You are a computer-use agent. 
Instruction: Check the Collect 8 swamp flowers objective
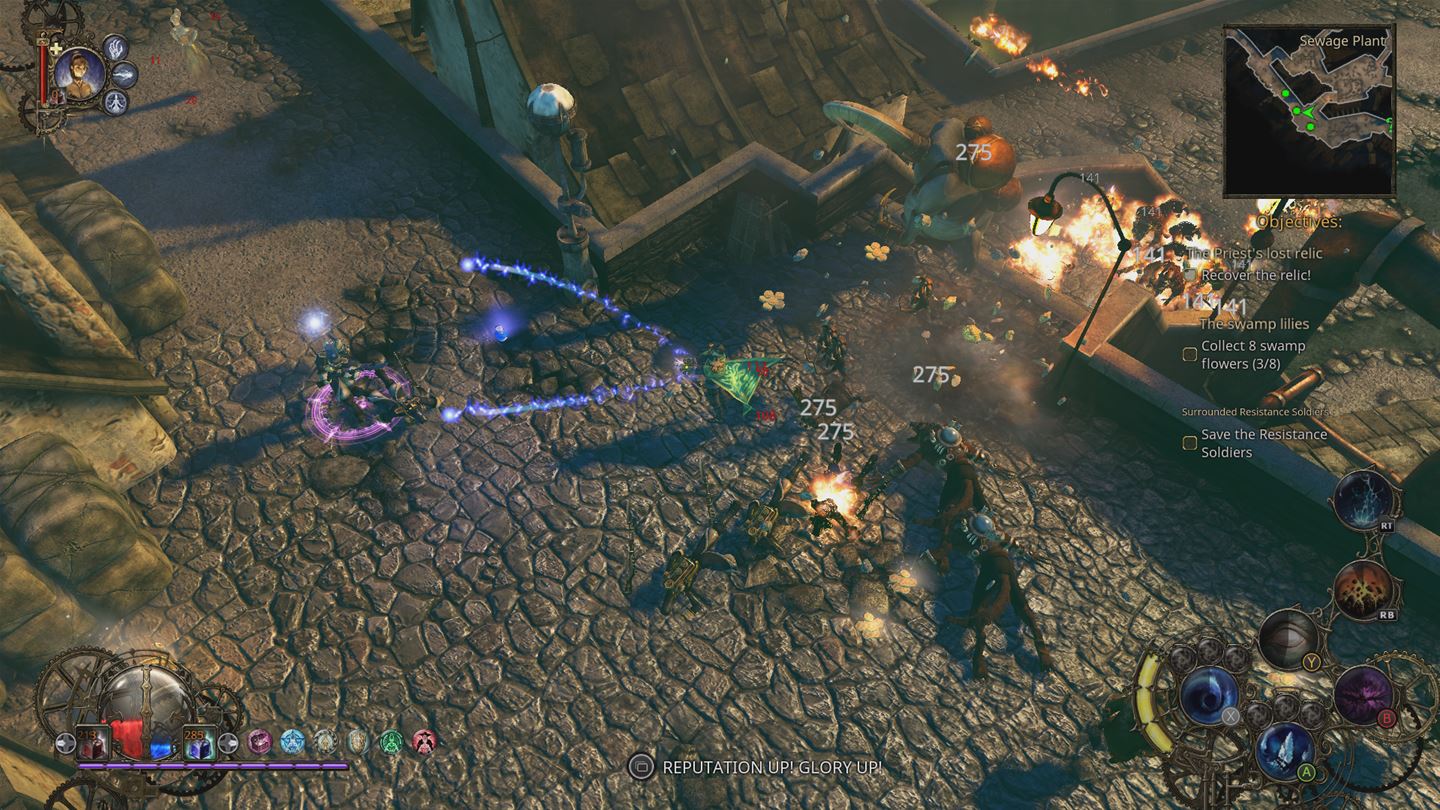click(1189, 353)
